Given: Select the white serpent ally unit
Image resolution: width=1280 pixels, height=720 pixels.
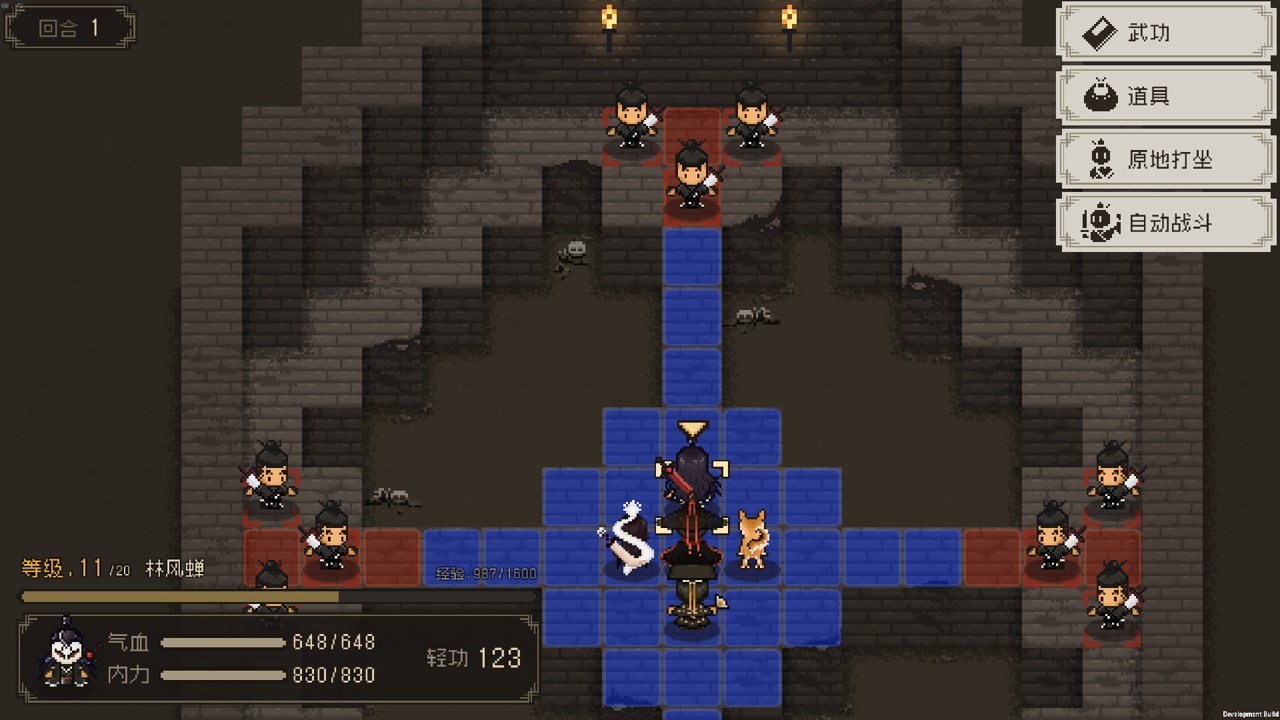Looking at the screenshot, I should pos(632,540).
